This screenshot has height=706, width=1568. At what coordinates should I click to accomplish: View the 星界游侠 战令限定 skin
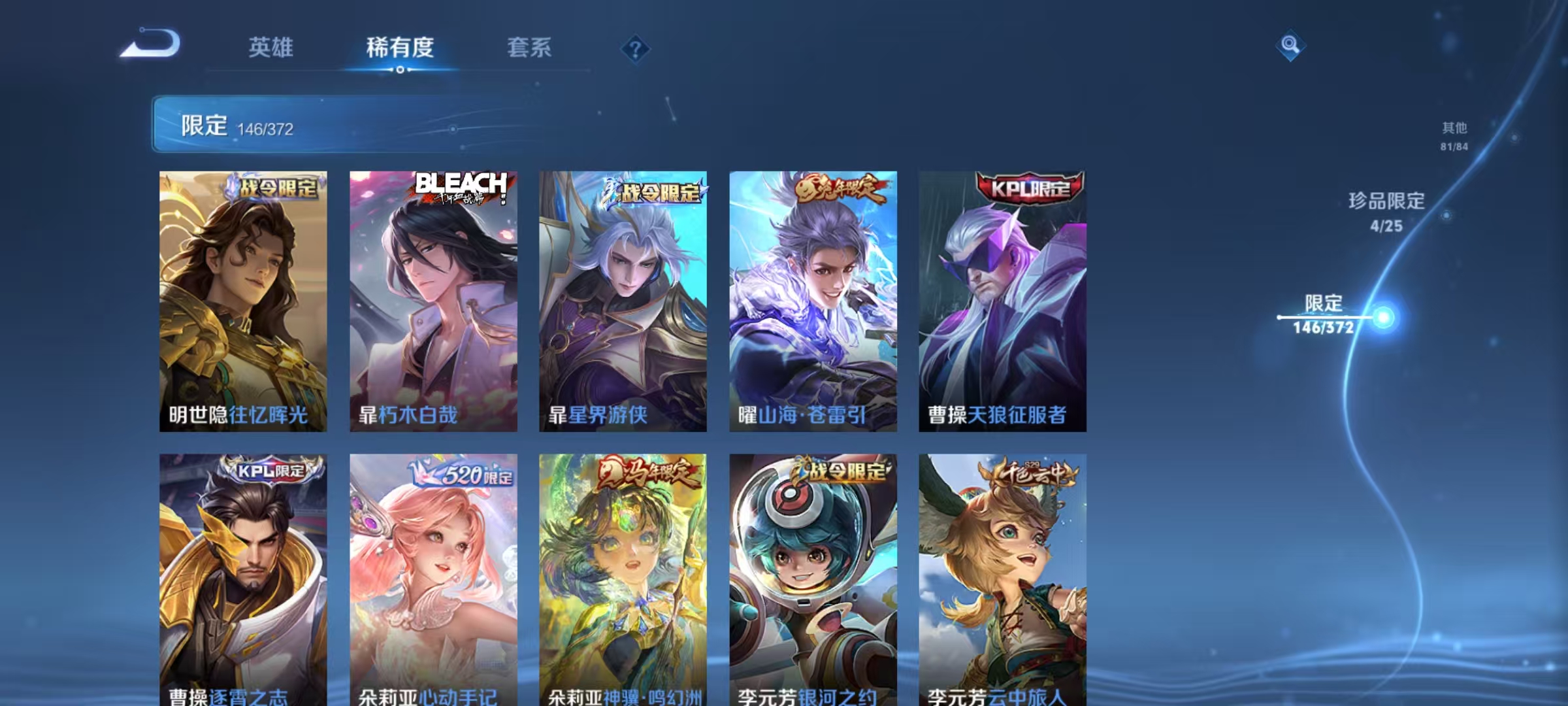point(622,301)
